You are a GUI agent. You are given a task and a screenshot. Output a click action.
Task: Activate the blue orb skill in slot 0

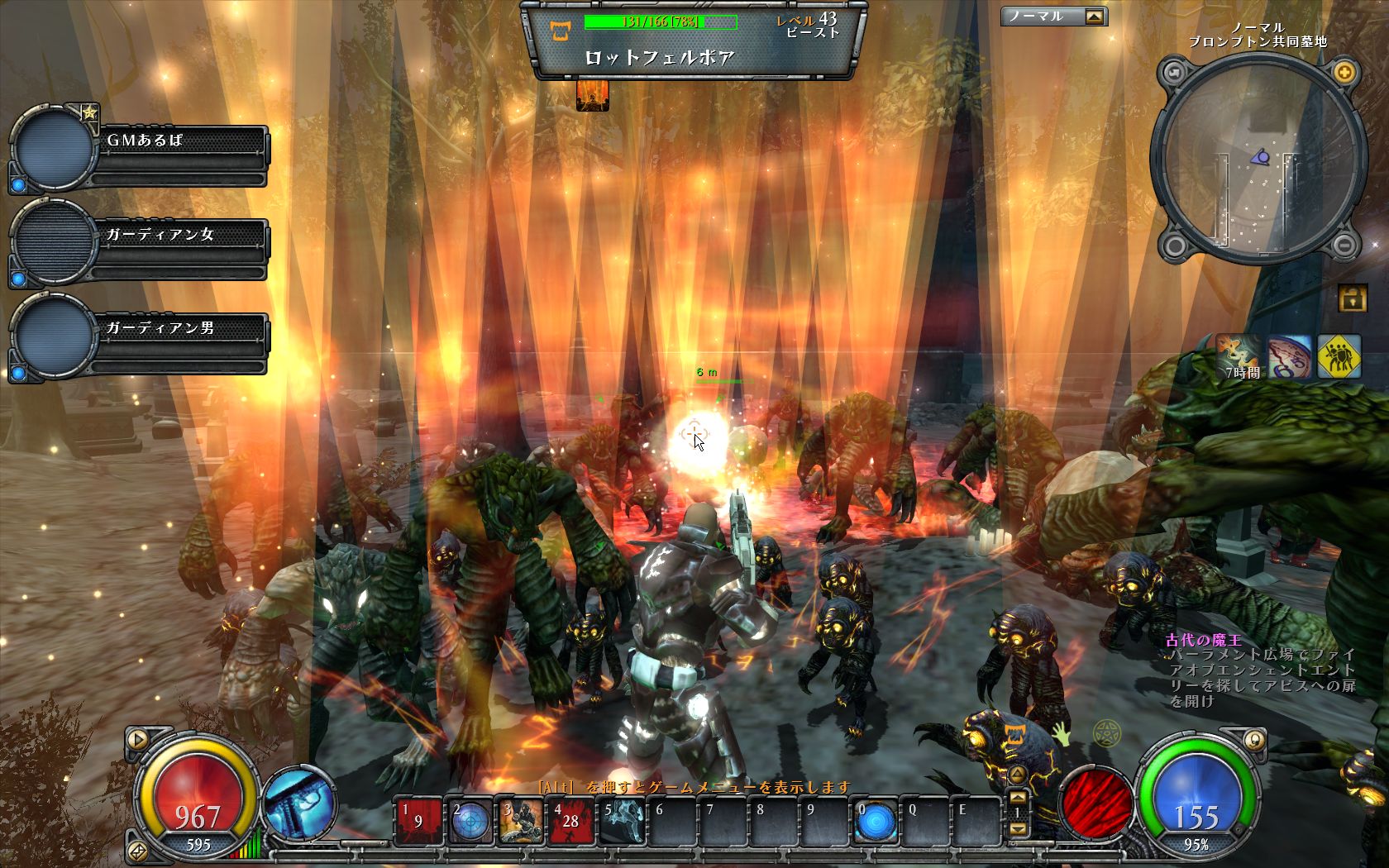click(x=875, y=821)
